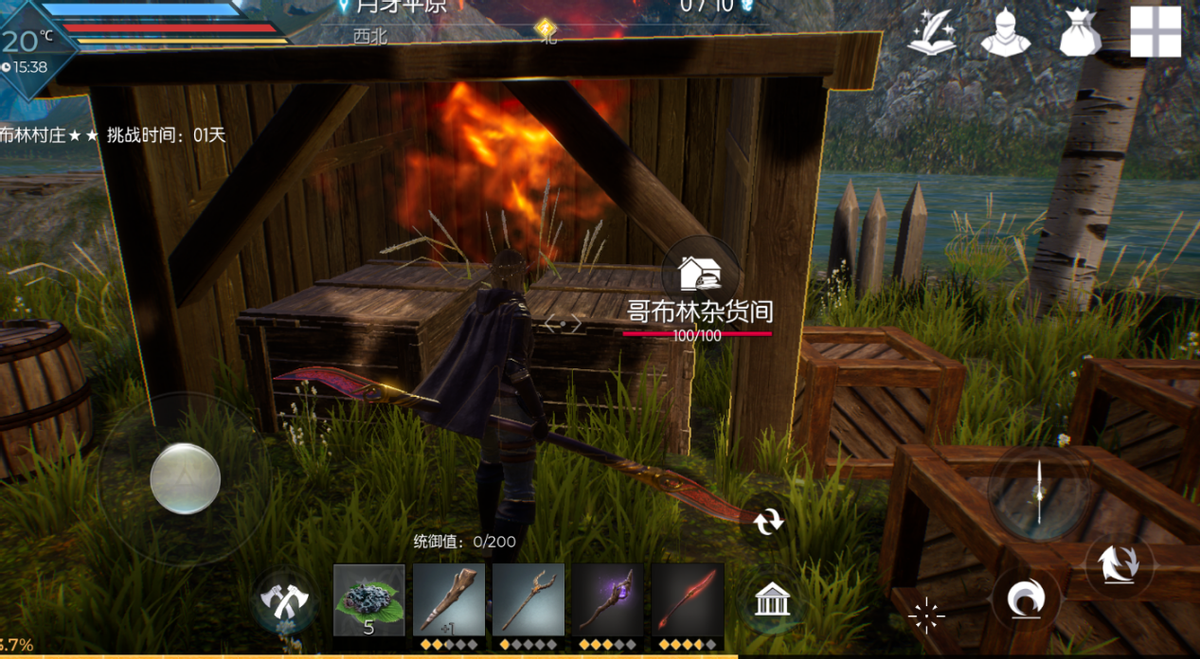Viewport: 1200px width, 659px height.
Task: Open the knight helmet character screen
Action: pos(1005,33)
